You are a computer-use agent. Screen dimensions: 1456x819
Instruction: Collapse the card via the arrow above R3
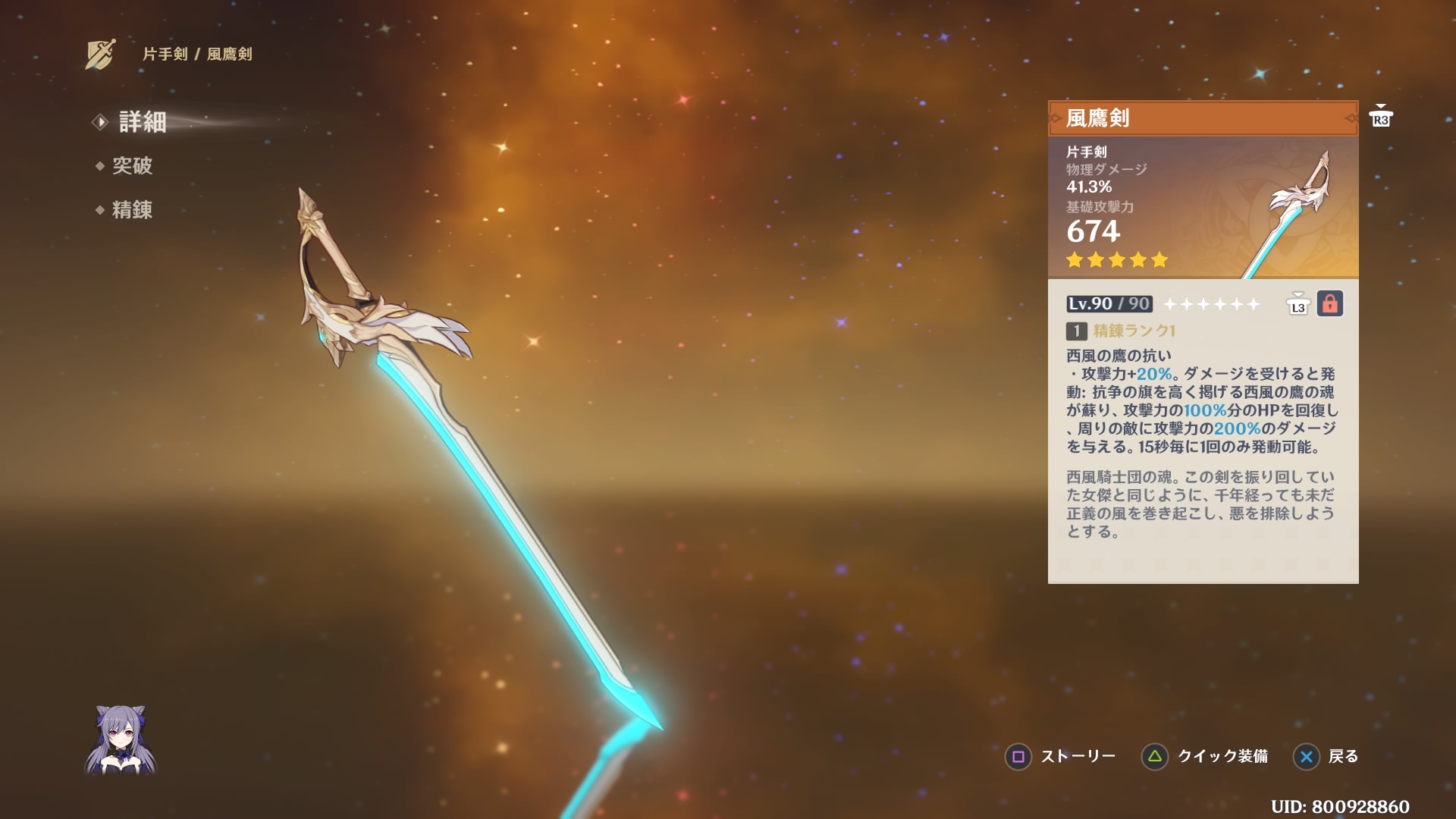(x=1380, y=105)
